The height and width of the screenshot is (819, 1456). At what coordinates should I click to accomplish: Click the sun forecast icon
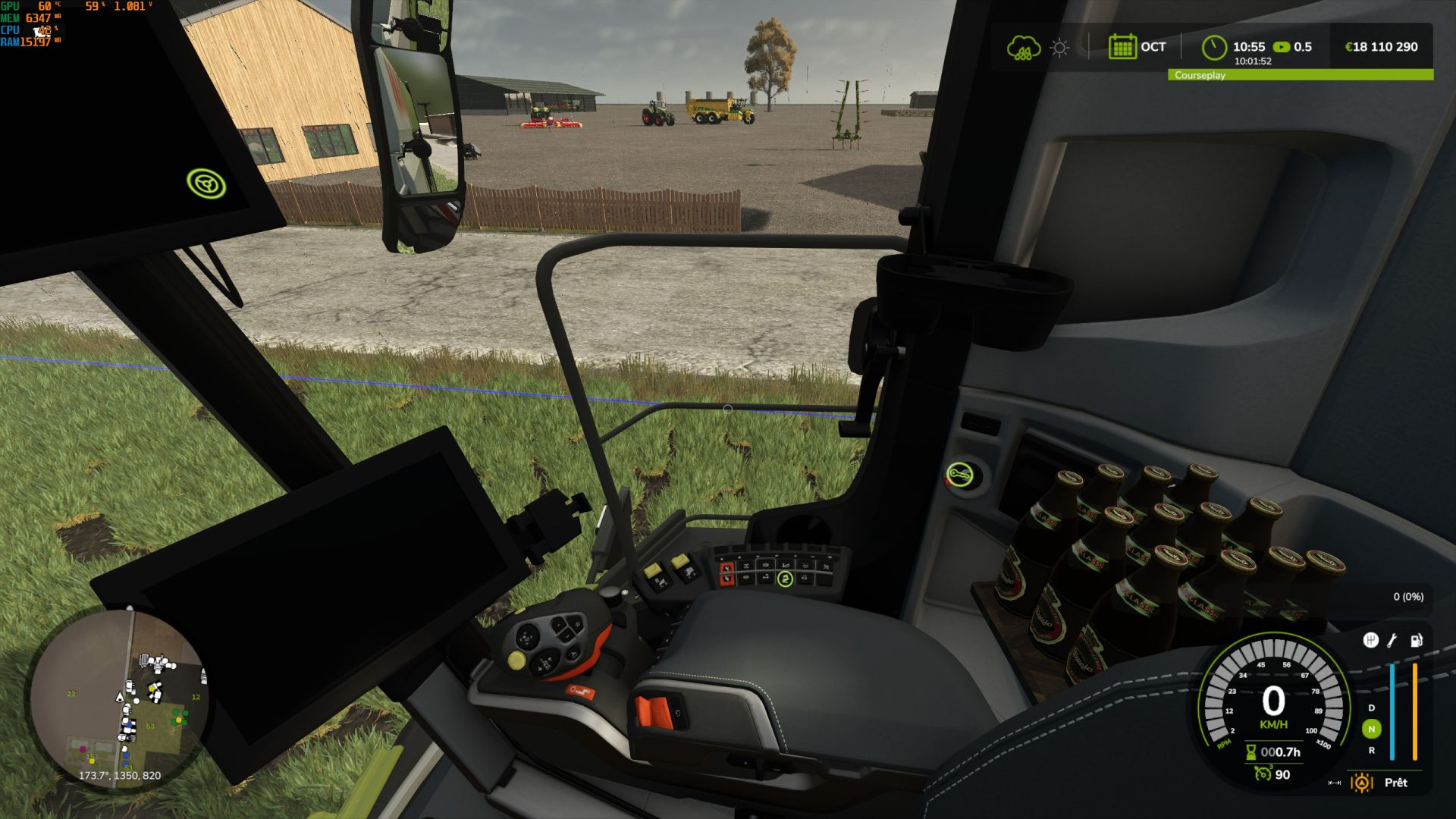[1059, 48]
